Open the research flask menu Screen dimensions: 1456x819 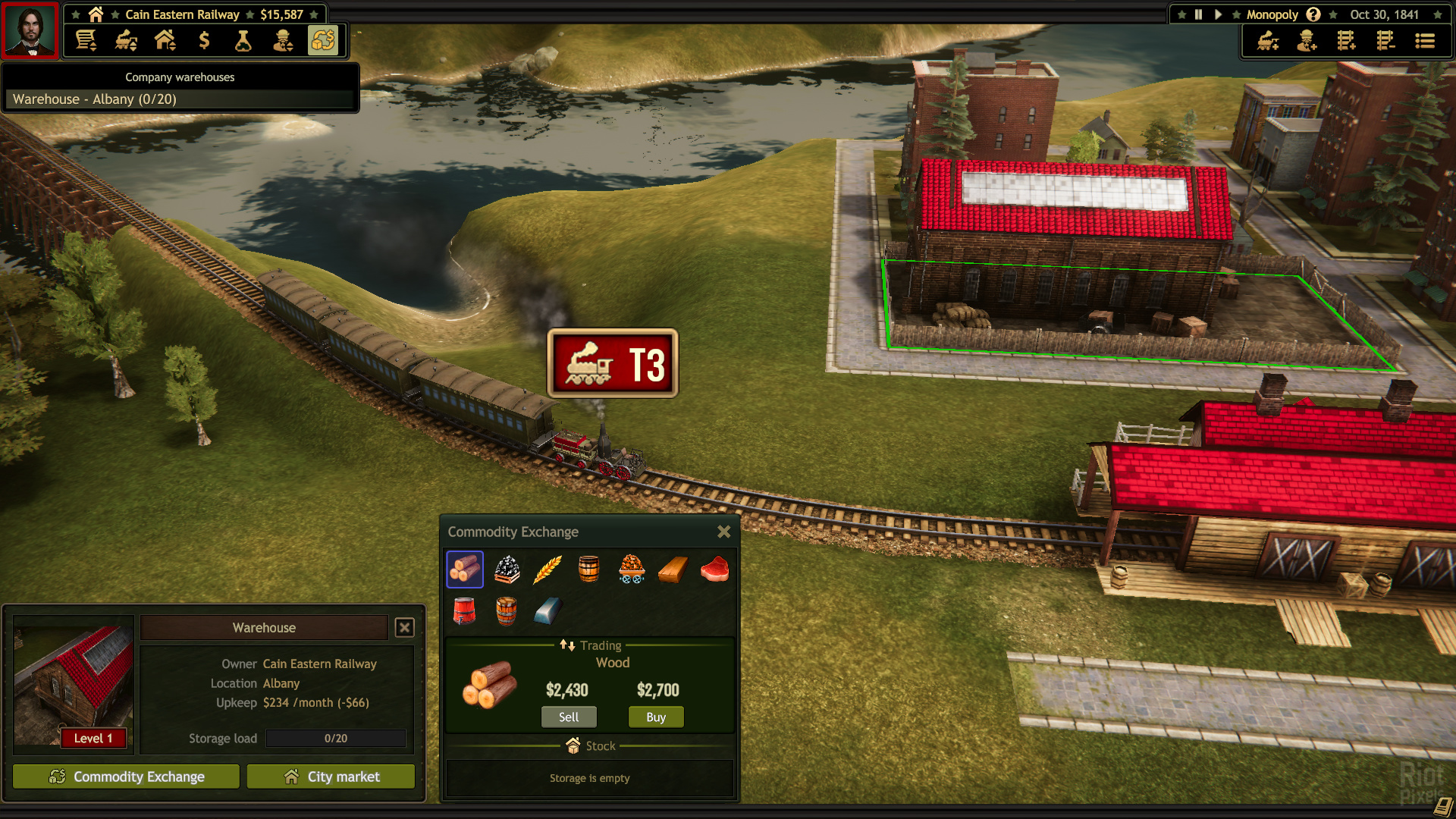pos(243,40)
